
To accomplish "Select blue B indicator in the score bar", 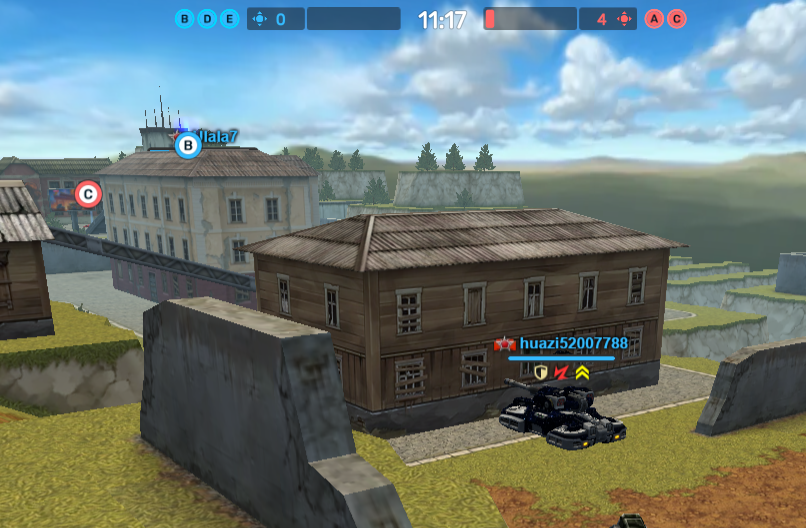I will tap(185, 19).
